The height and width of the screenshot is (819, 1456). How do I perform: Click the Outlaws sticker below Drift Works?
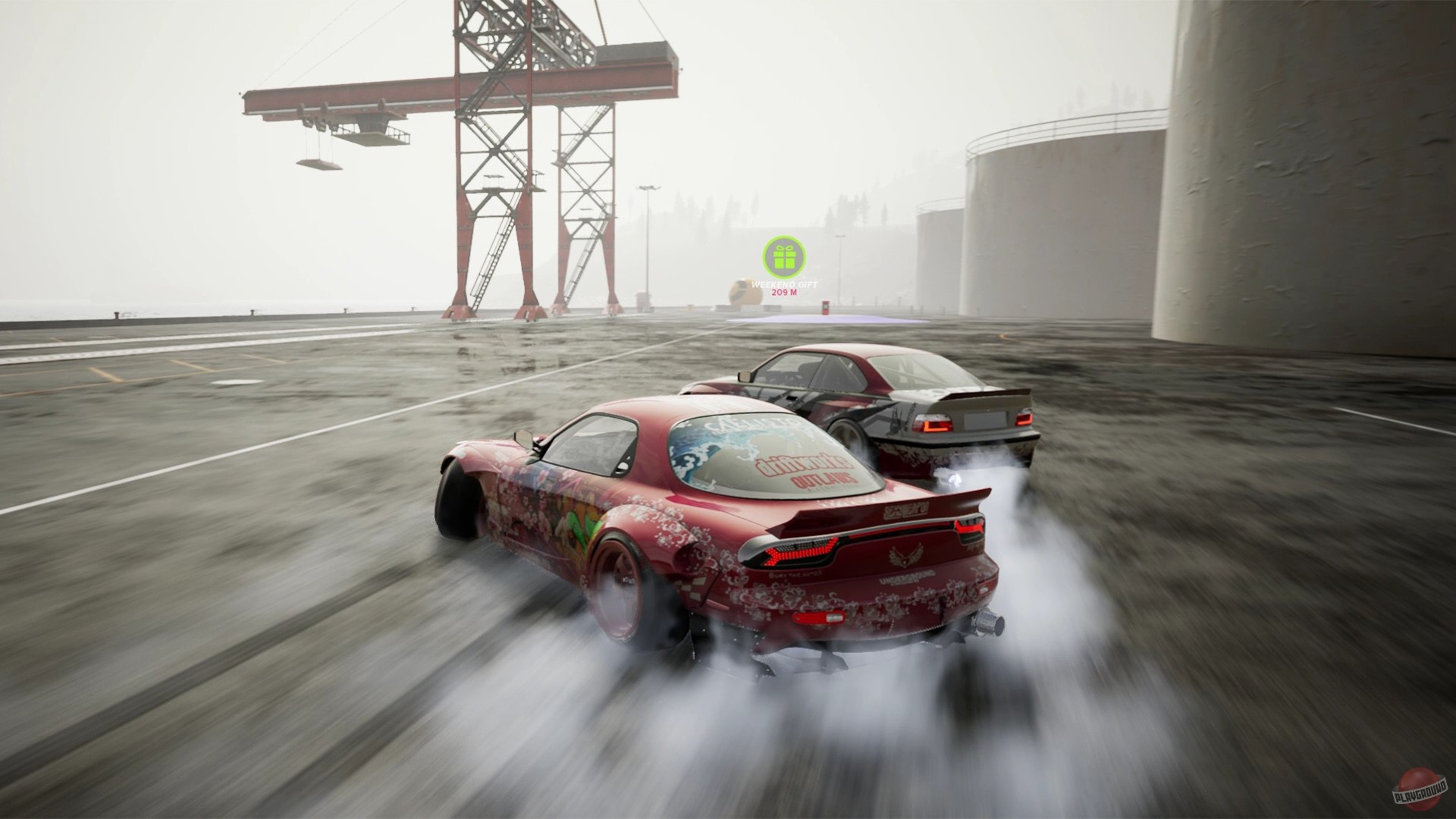pyautogui.click(x=824, y=481)
